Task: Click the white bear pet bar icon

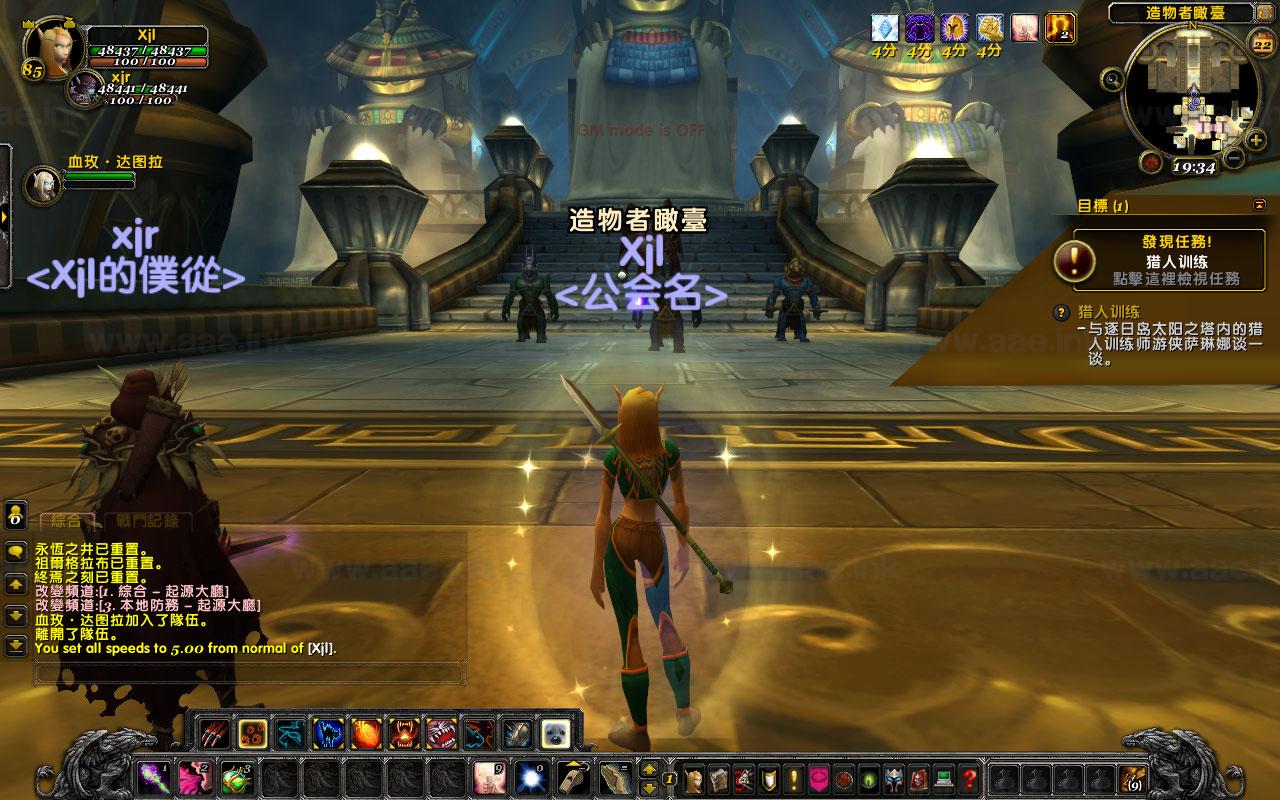Action: (555, 735)
